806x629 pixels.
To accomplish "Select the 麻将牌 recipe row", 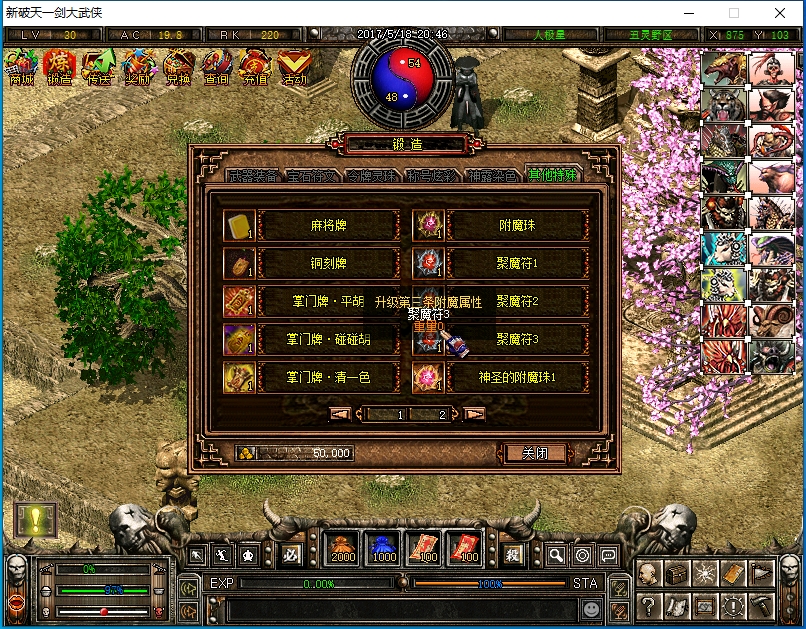I will 323,225.
